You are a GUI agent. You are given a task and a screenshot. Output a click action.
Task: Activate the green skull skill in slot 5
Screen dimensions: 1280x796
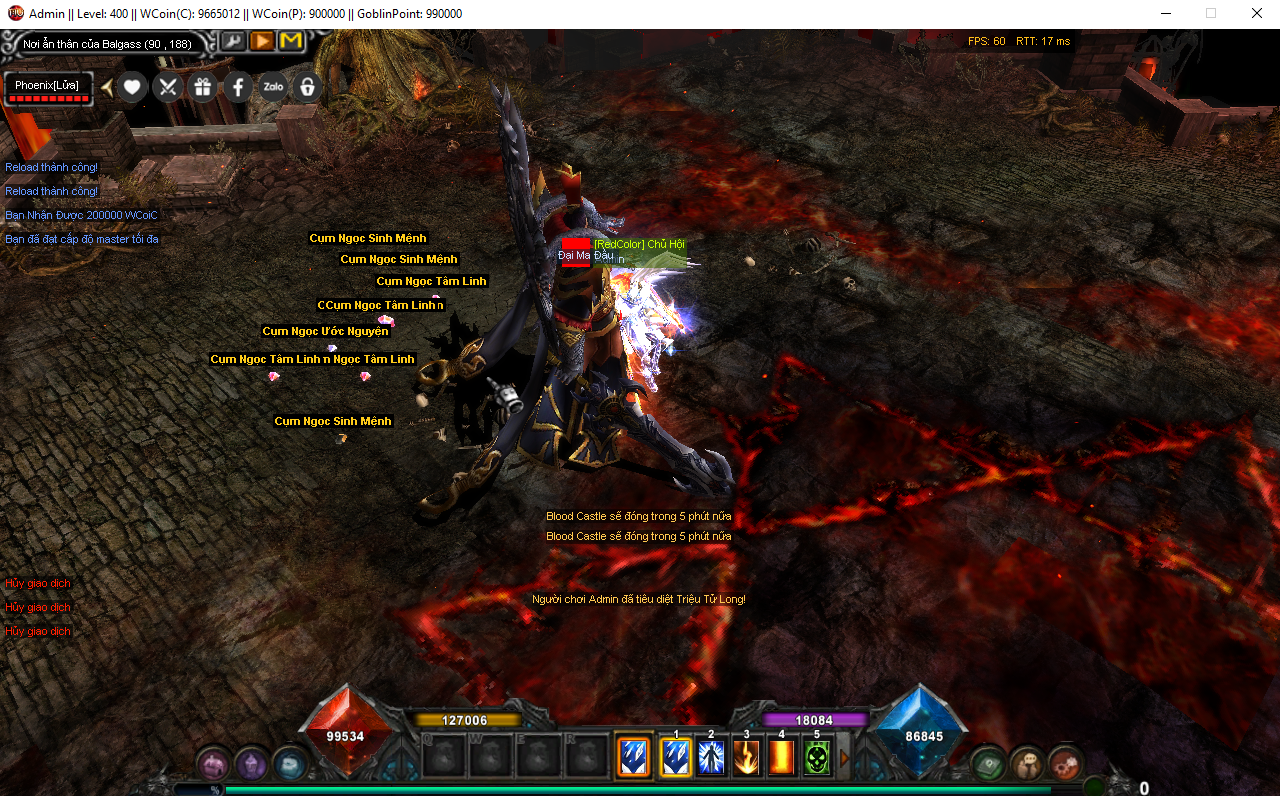pyautogui.click(x=817, y=757)
